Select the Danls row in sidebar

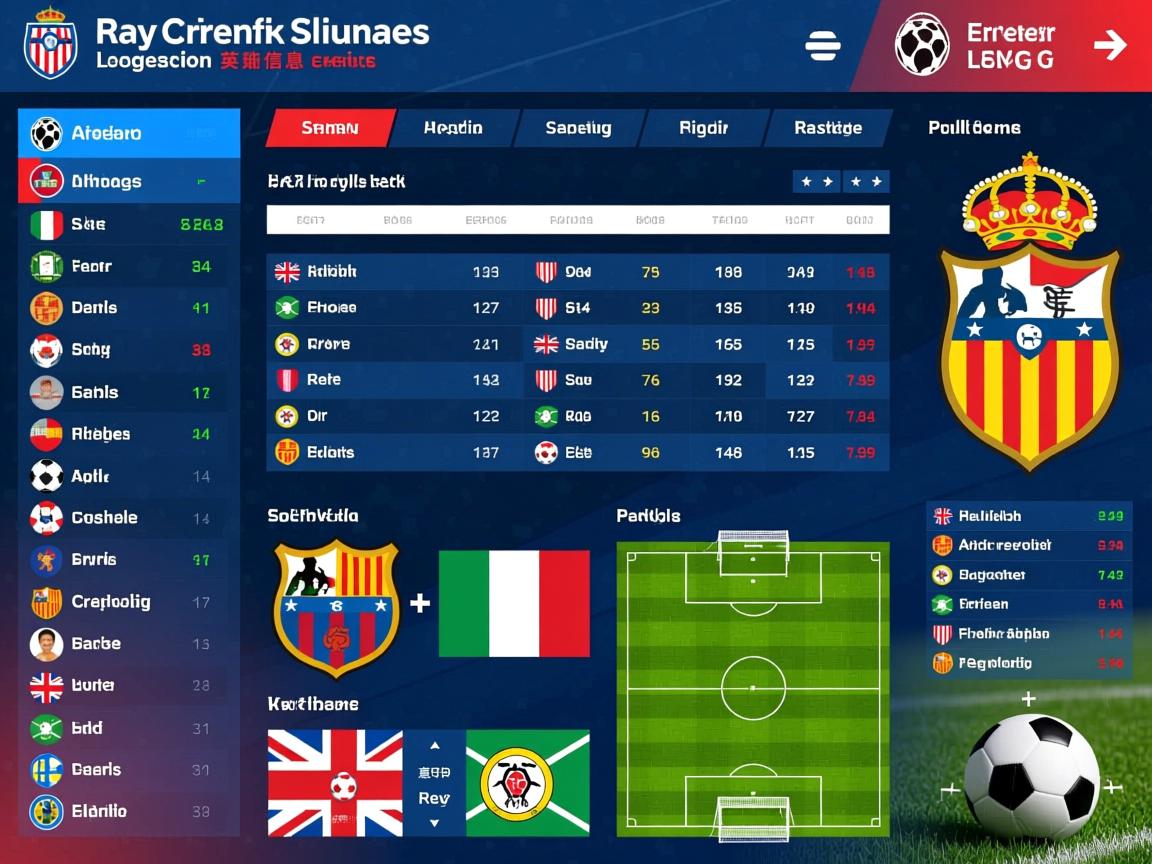(129, 308)
